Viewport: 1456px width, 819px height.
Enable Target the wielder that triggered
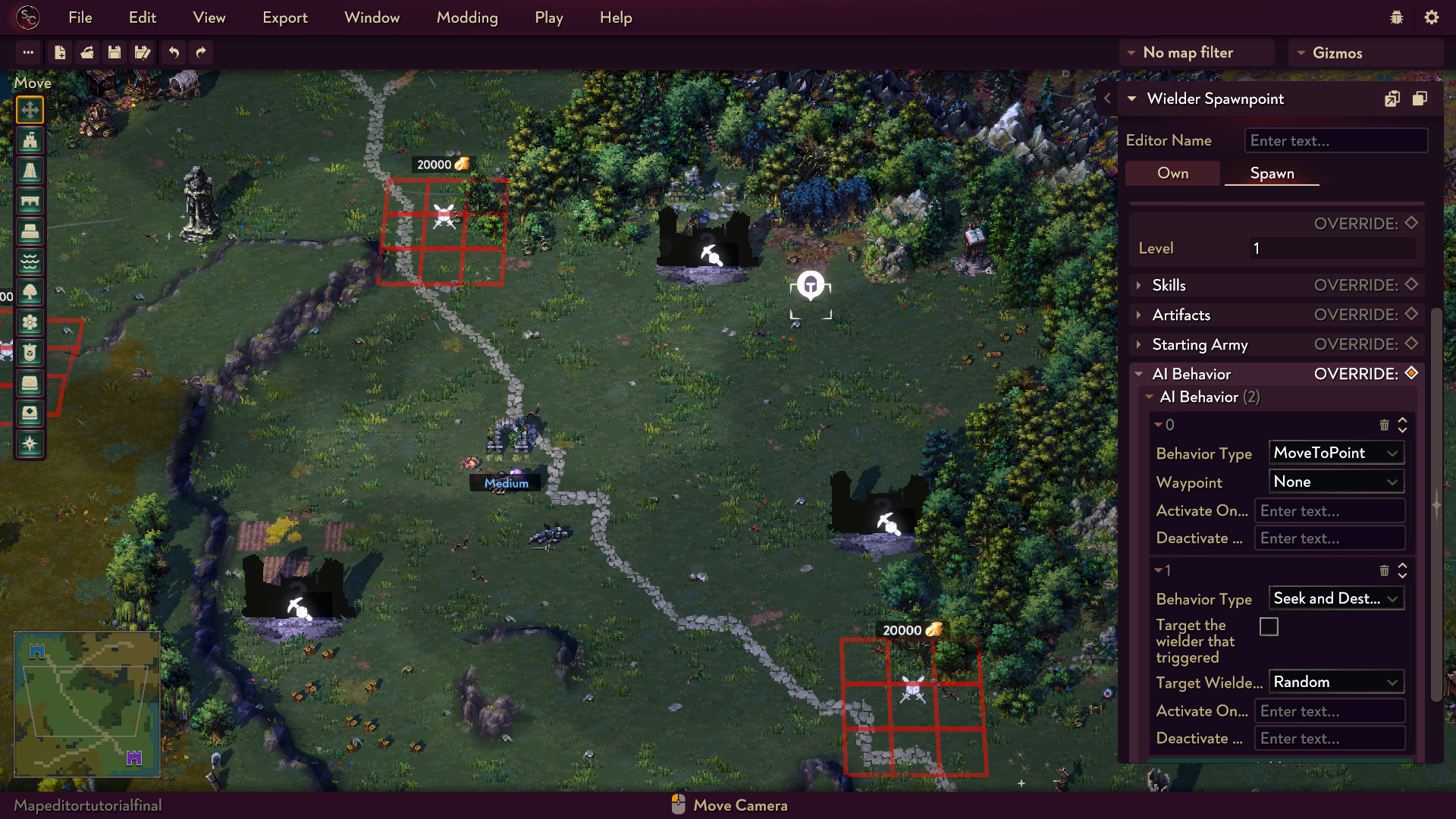(1269, 626)
